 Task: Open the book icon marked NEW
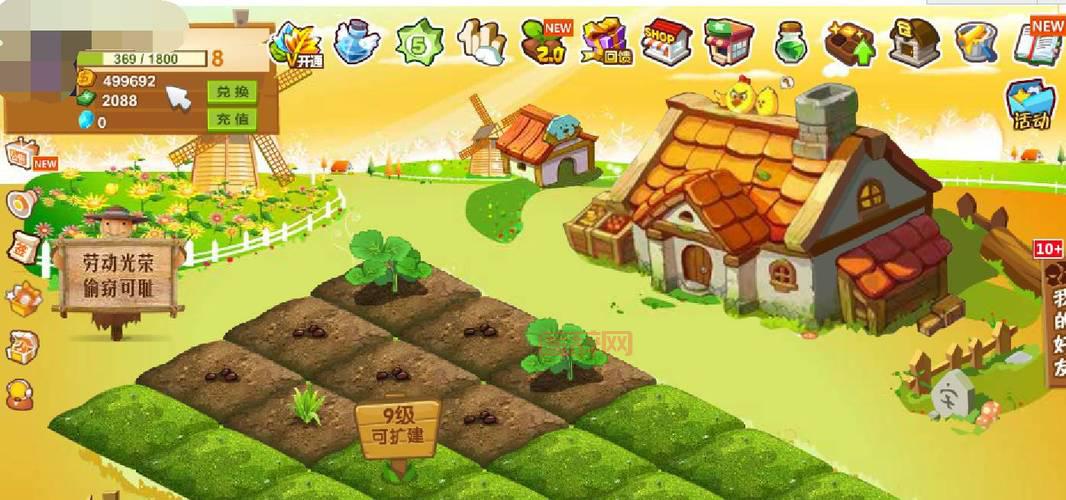click(1039, 40)
